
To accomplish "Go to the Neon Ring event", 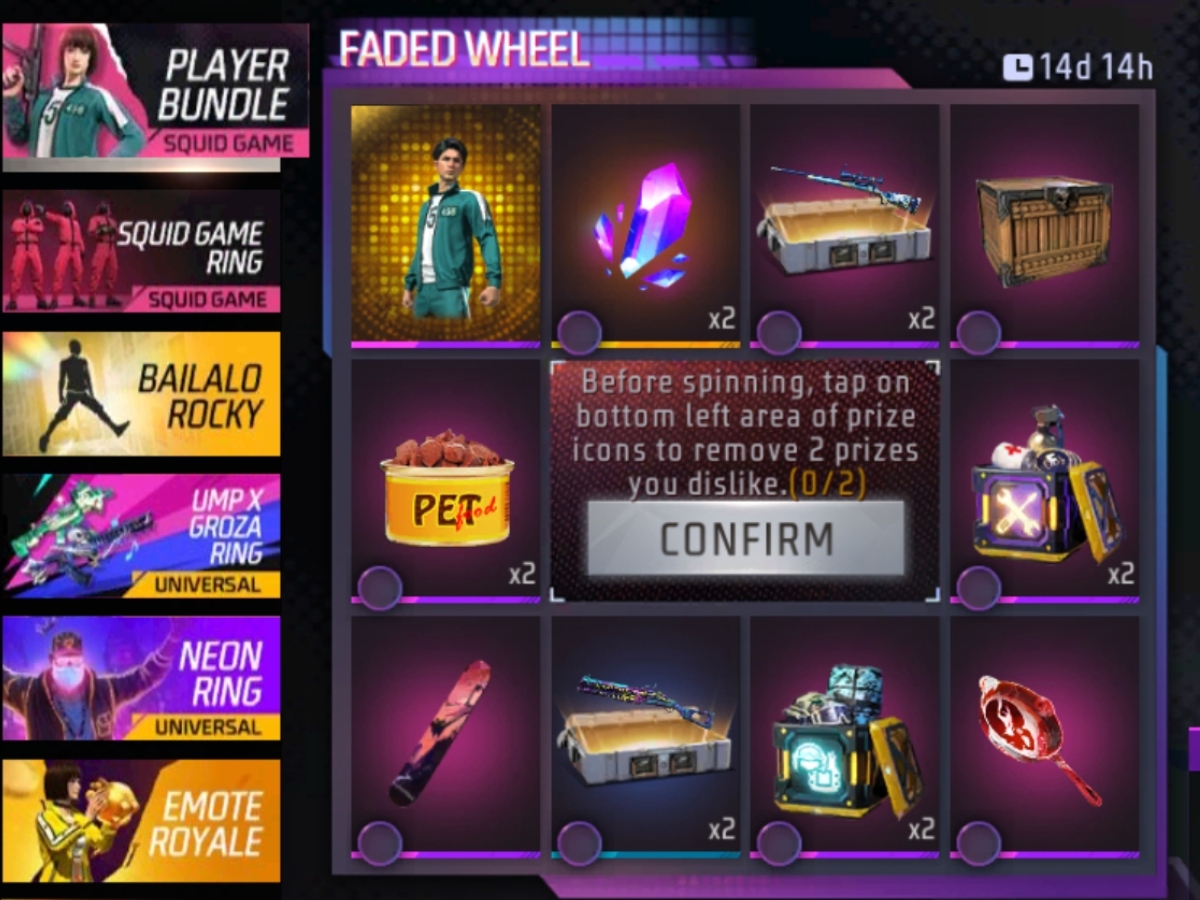I will pyautogui.click(x=141, y=678).
